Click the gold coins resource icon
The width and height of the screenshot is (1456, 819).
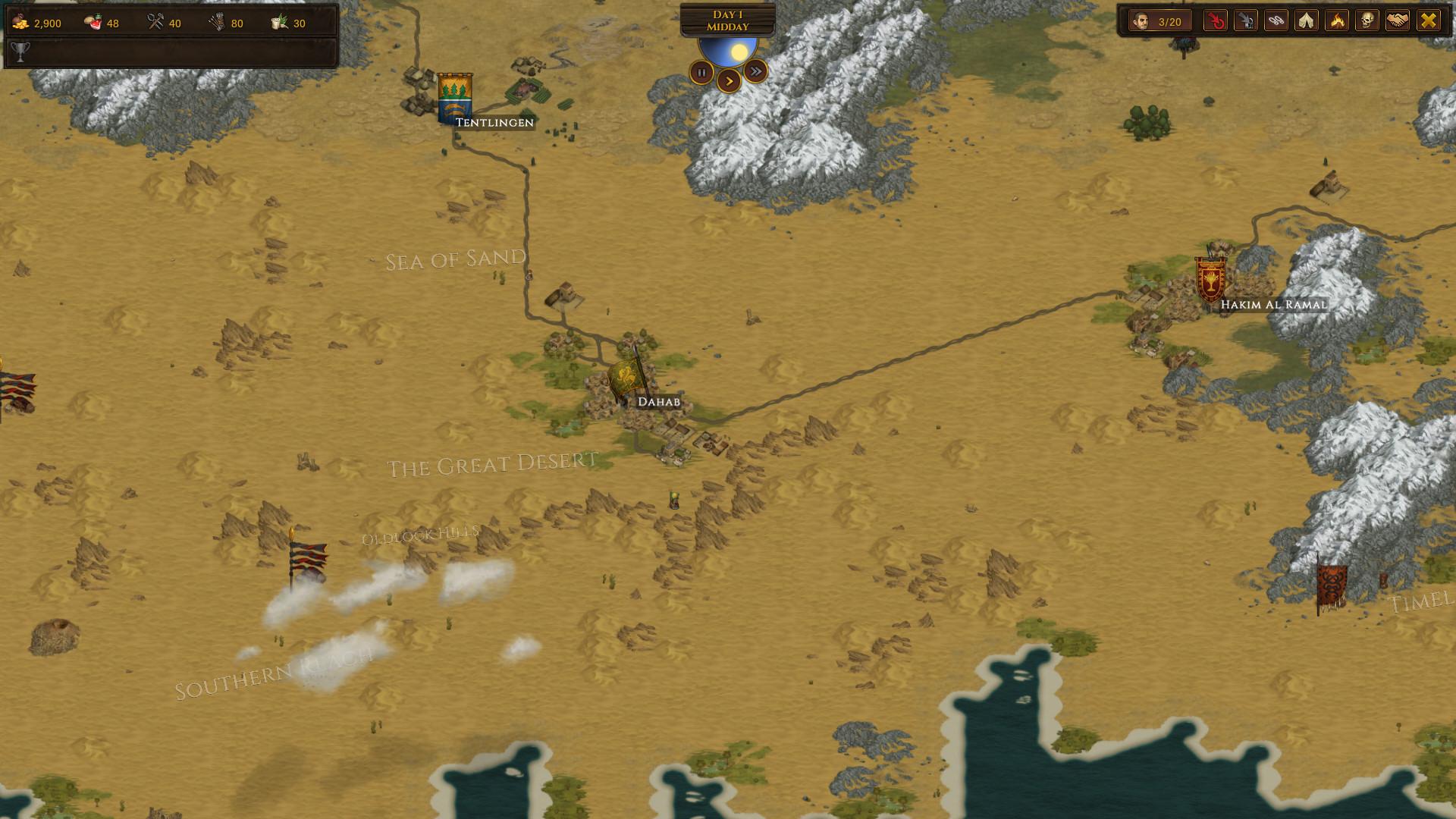point(21,23)
